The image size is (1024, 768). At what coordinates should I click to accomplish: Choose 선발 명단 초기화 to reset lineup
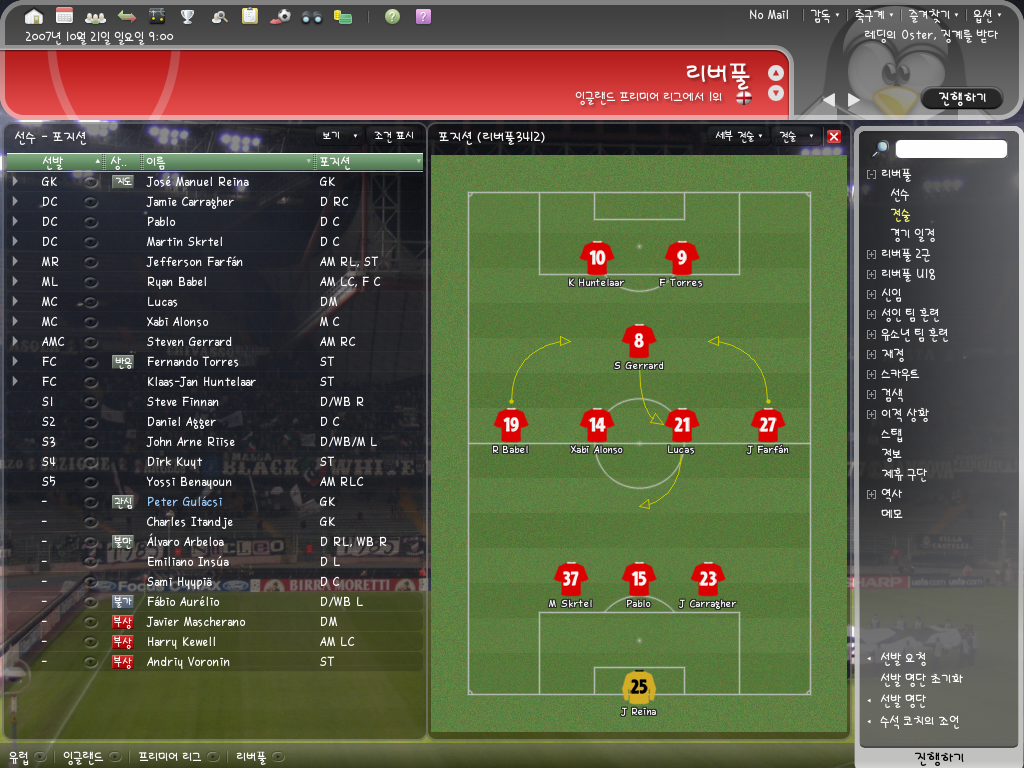pos(921,679)
